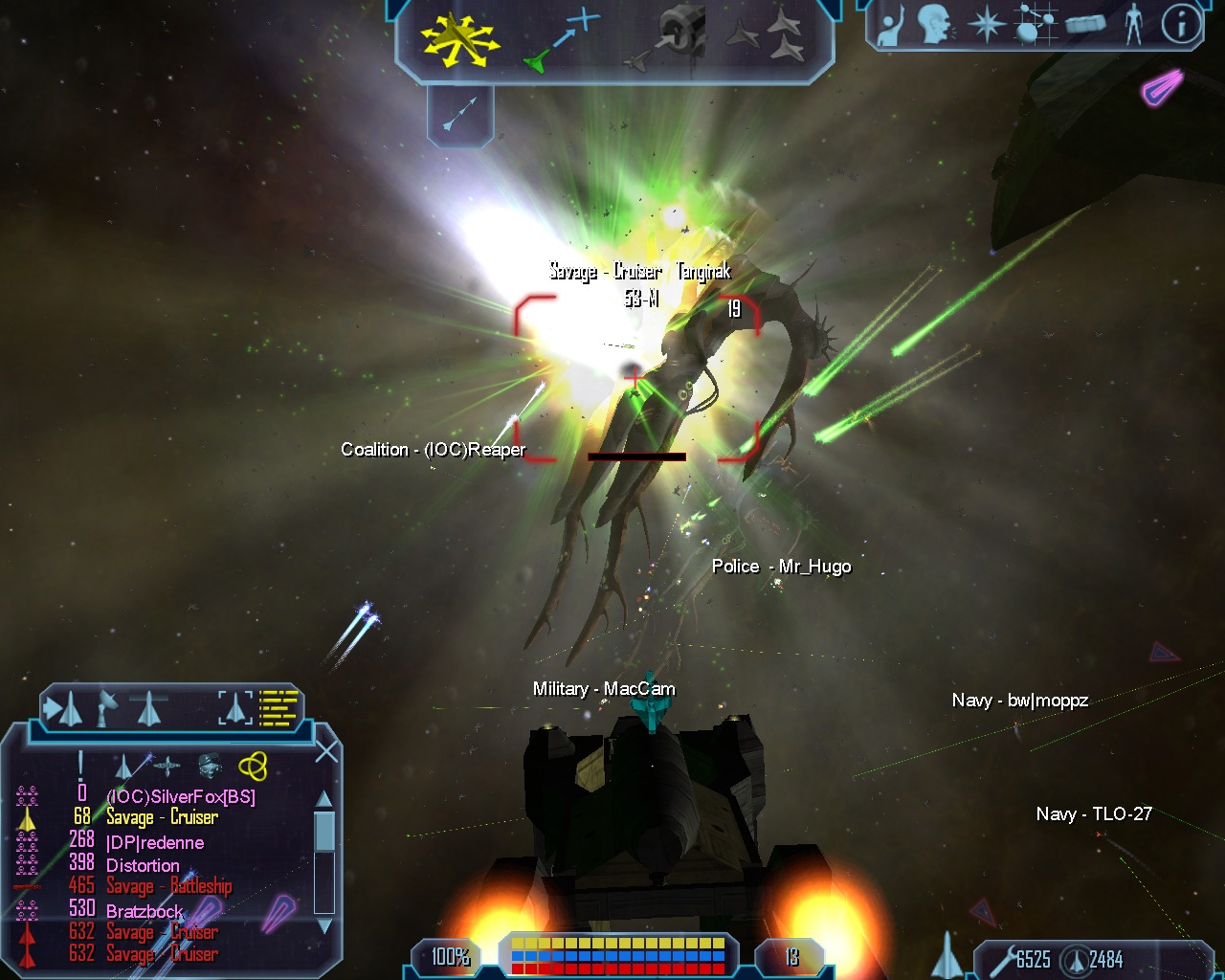The height and width of the screenshot is (980, 1225).
Task: Open the star-shaped Nav Map icon
Action: tap(985, 25)
